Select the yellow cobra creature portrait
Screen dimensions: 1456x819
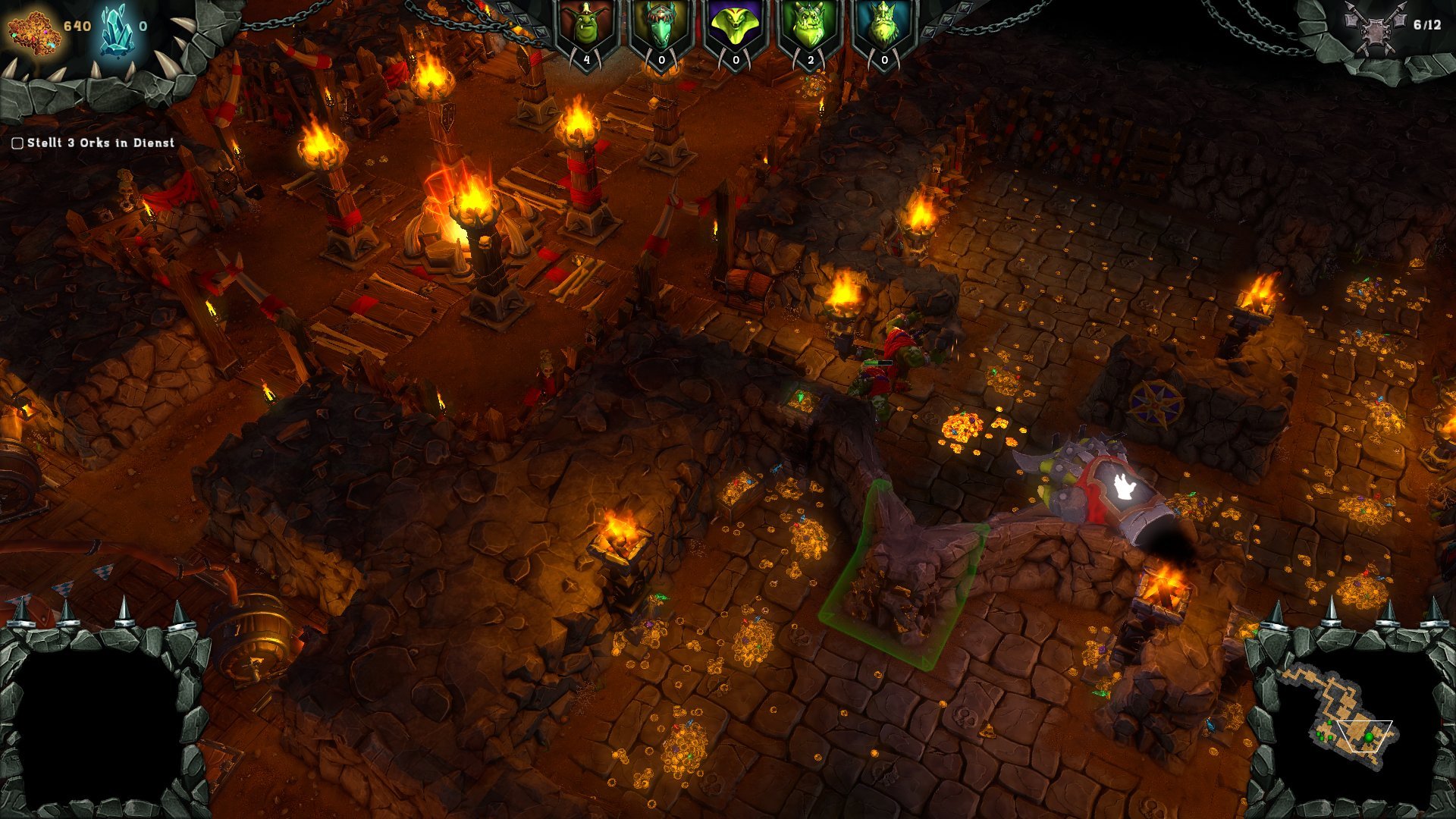(x=735, y=29)
